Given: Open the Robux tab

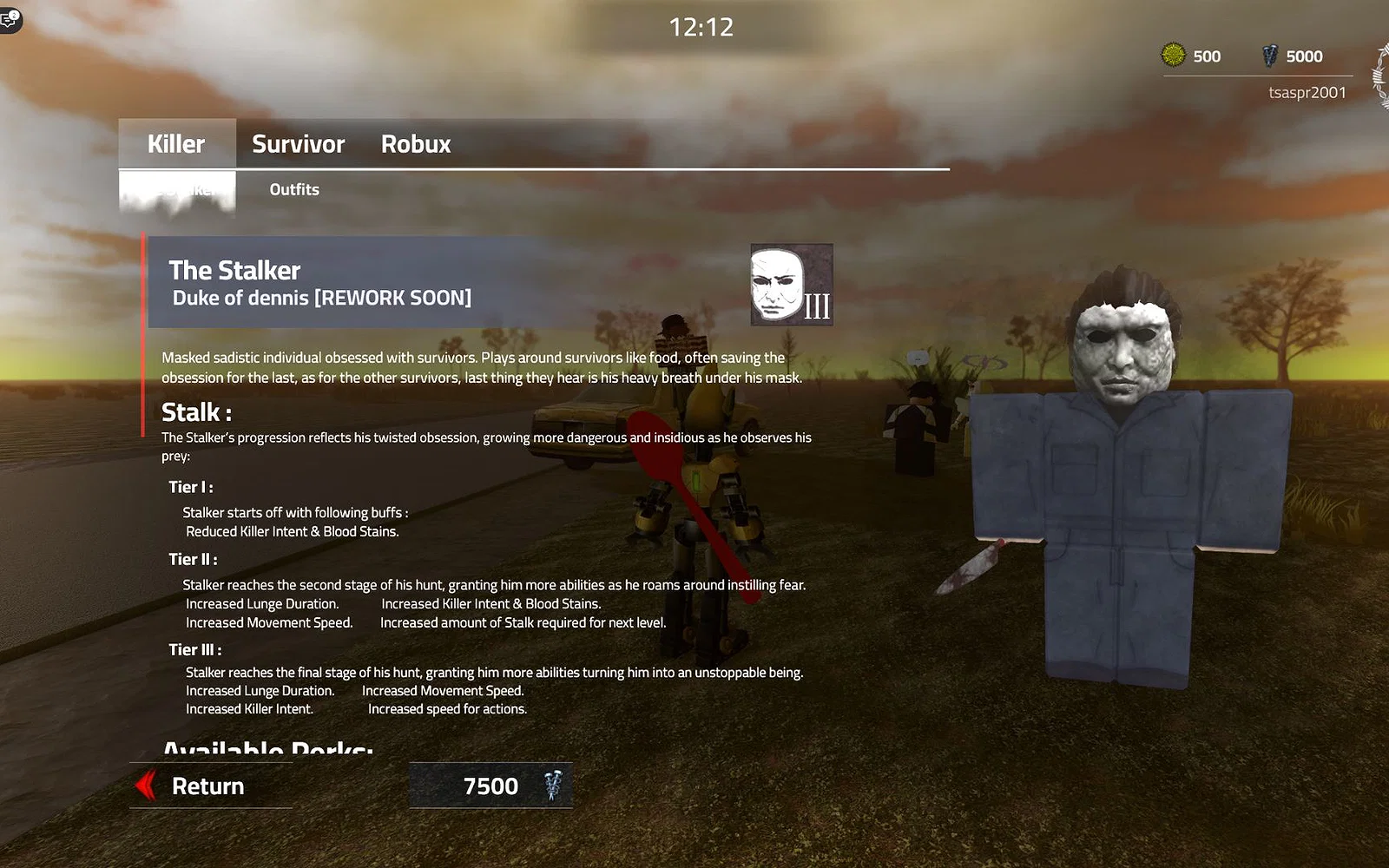Looking at the screenshot, I should (415, 143).
